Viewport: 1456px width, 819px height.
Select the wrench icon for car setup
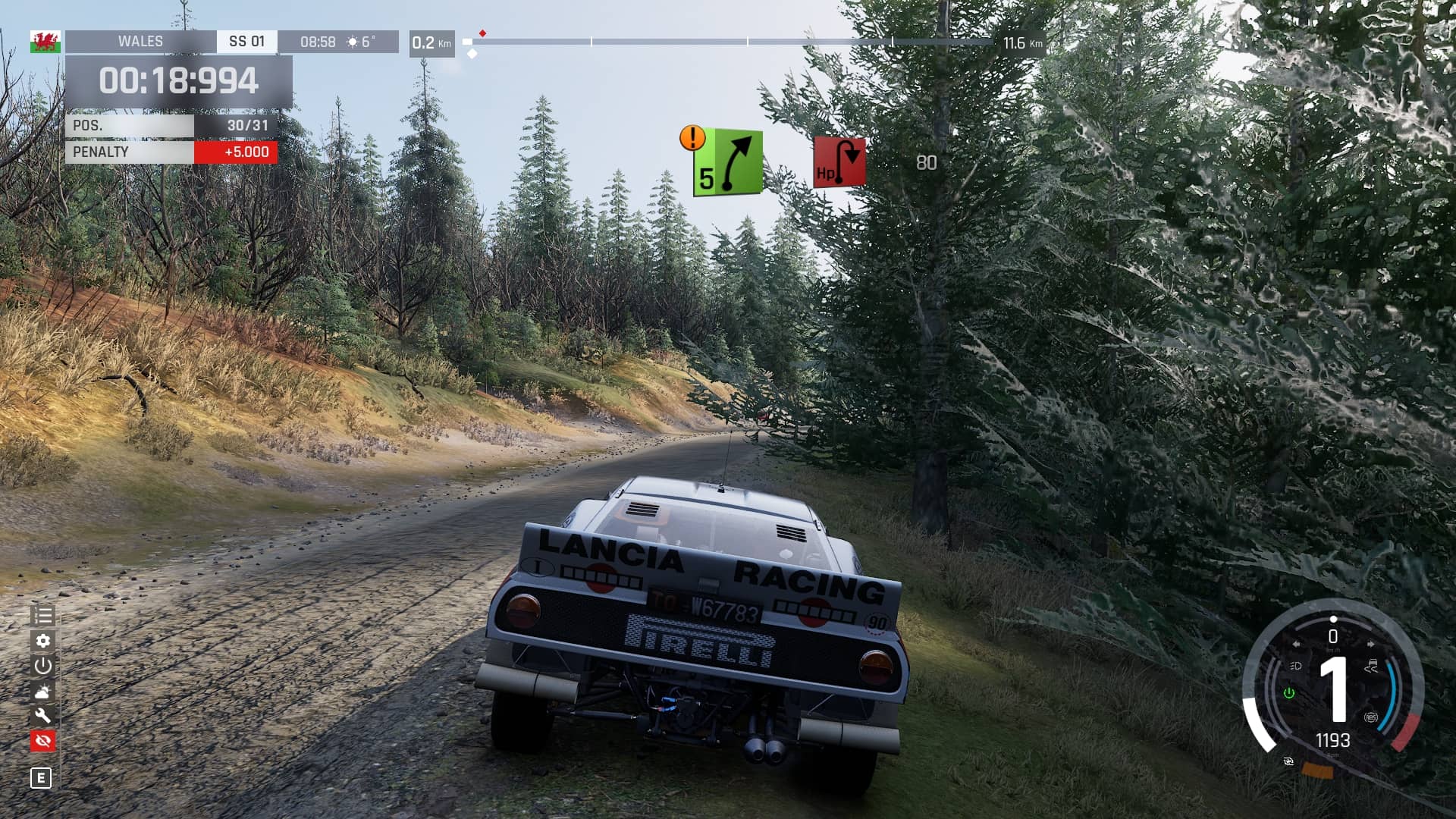(x=42, y=715)
